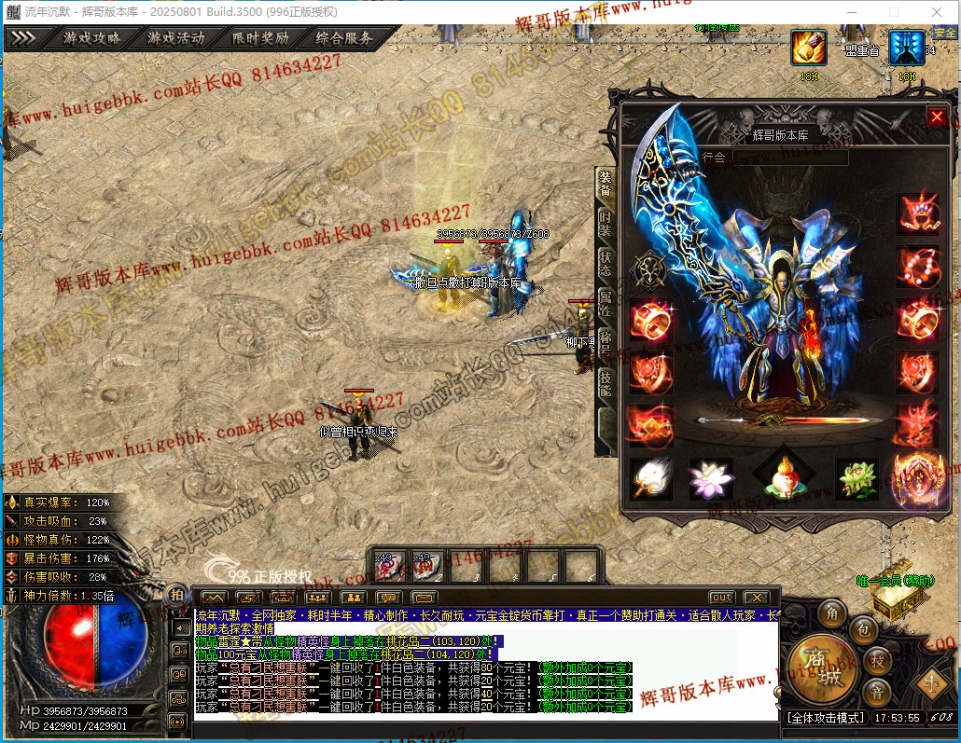This screenshot has height=743, width=961.
Task: Open the 游戏攻略 menu
Action: (92, 39)
